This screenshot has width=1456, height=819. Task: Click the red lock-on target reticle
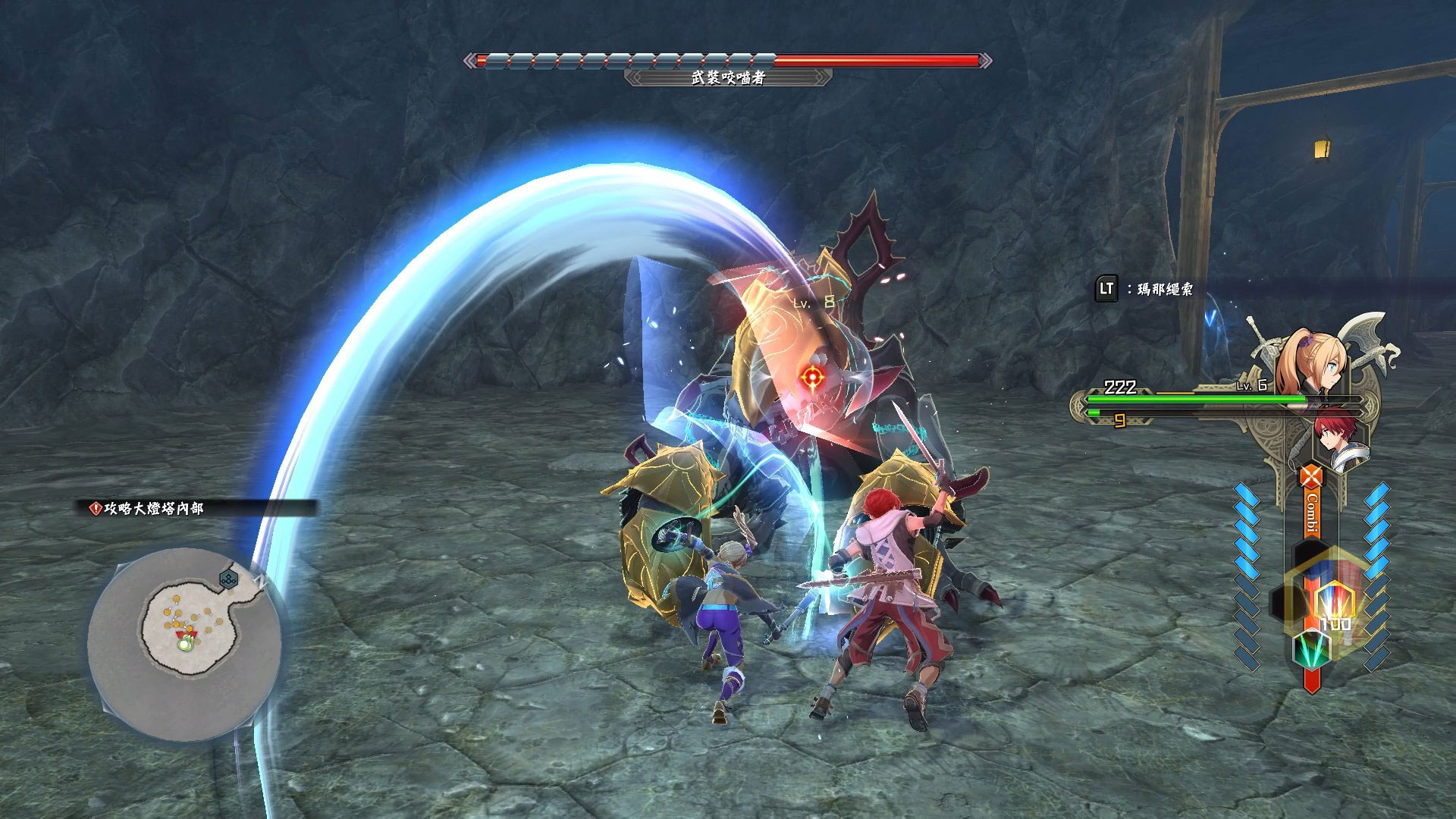tap(812, 375)
